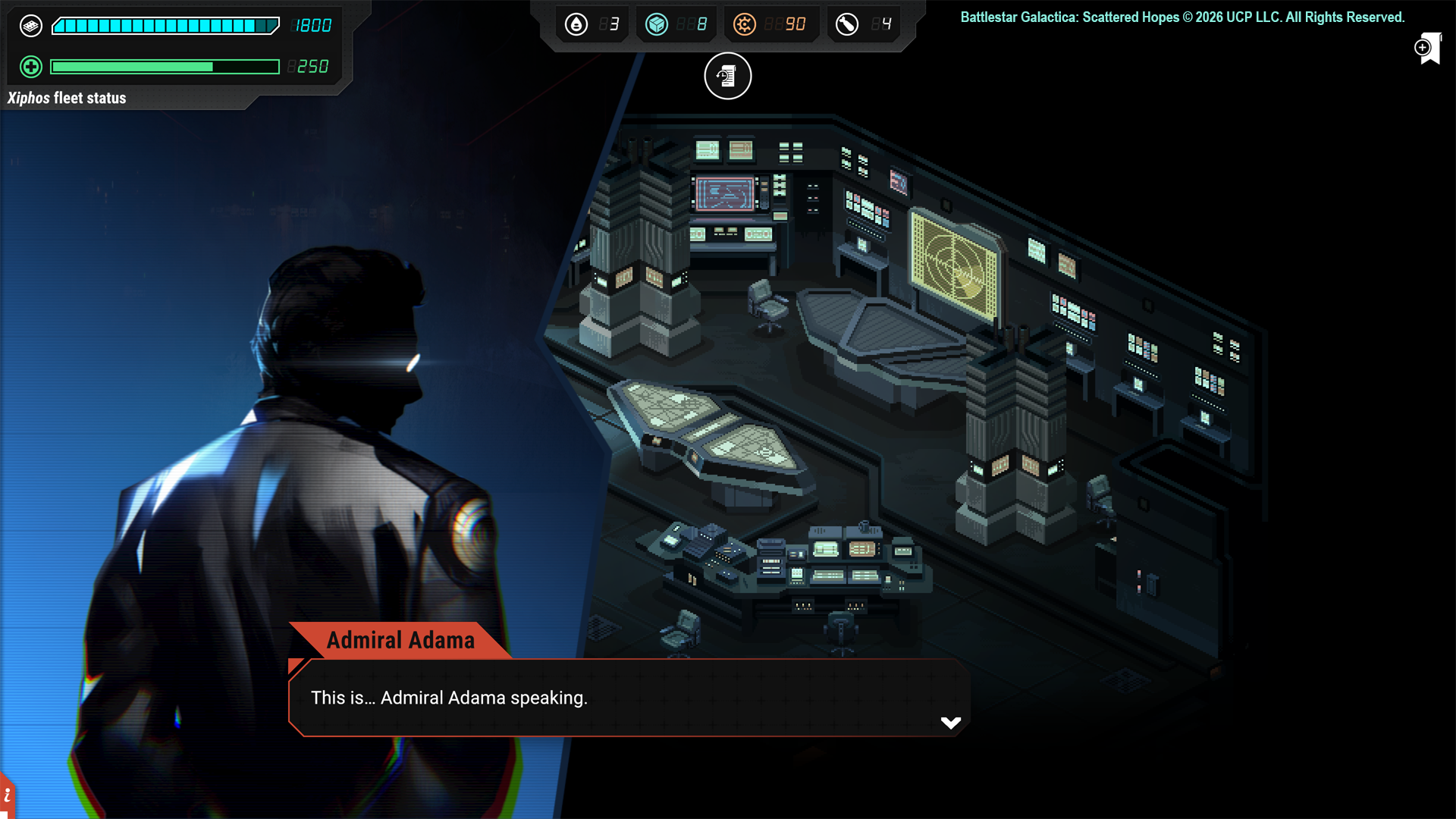Image resolution: width=1456 pixels, height=819 pixels.
Task: Advance dialogue with the down arrow
Action: (950, 723)
